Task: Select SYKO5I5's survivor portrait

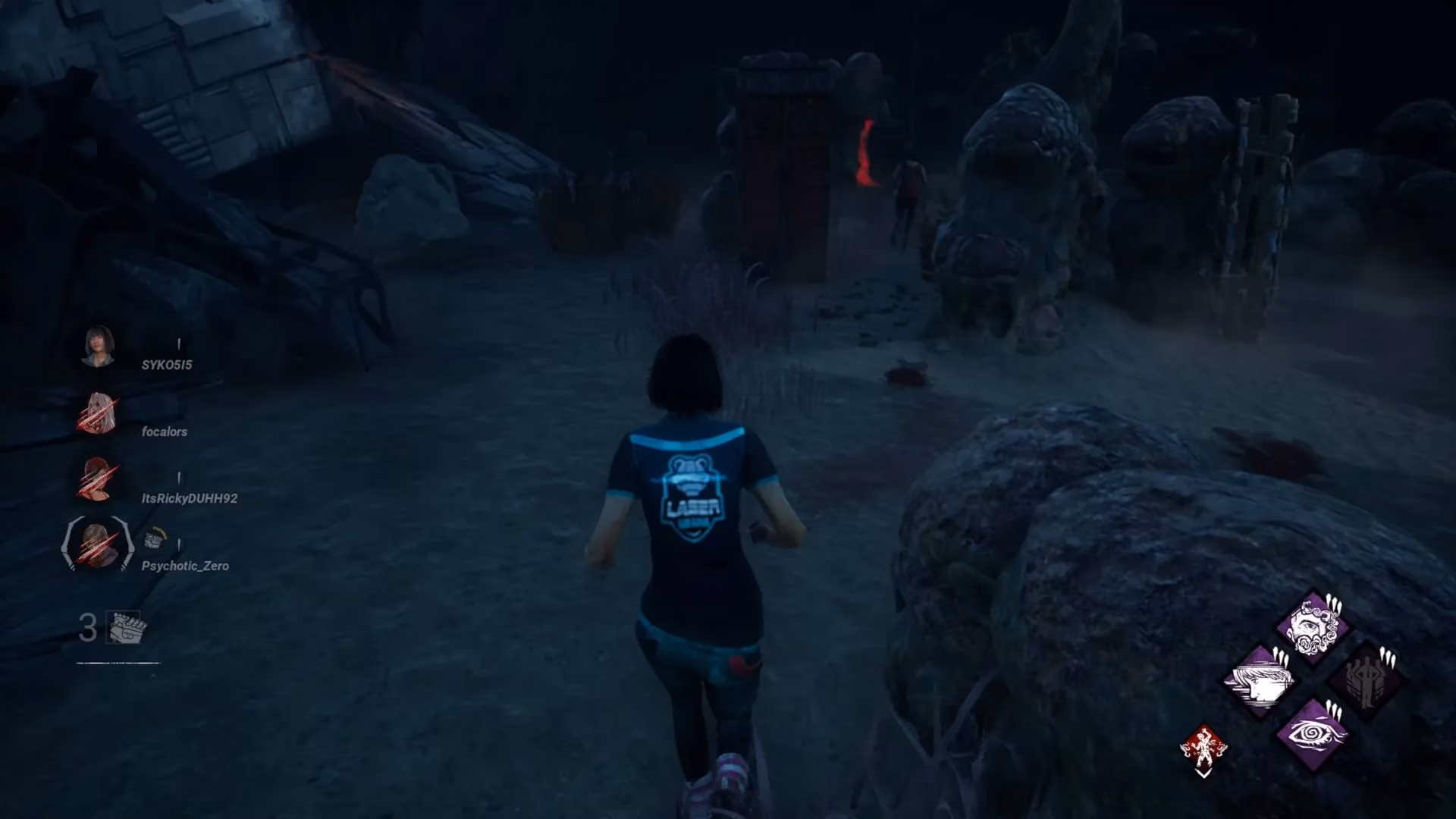Action: pyautogui.click(x=99, y=347)
